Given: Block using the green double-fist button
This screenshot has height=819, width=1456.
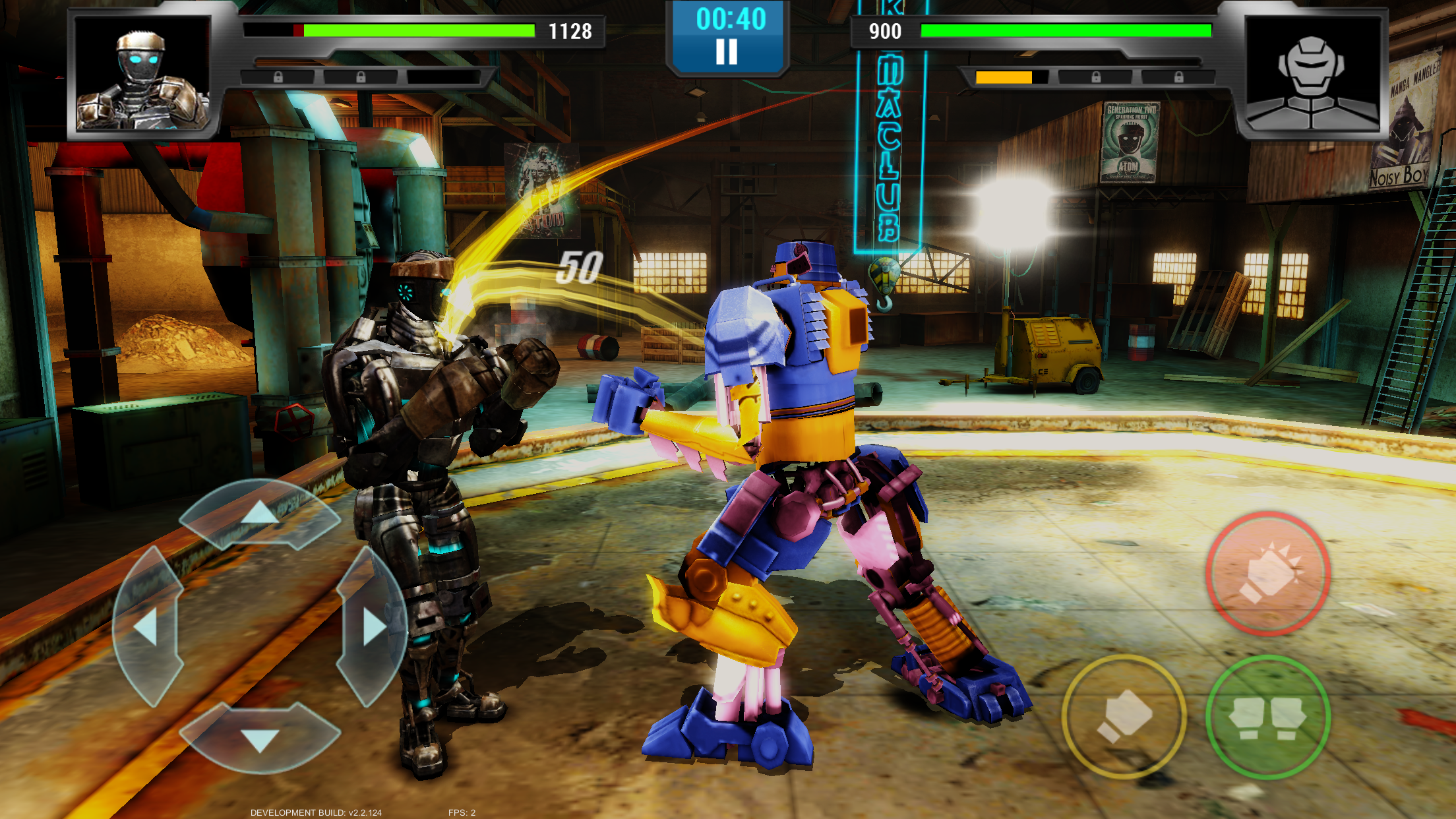Looking at the screenshot, I should coord(1267,717).
